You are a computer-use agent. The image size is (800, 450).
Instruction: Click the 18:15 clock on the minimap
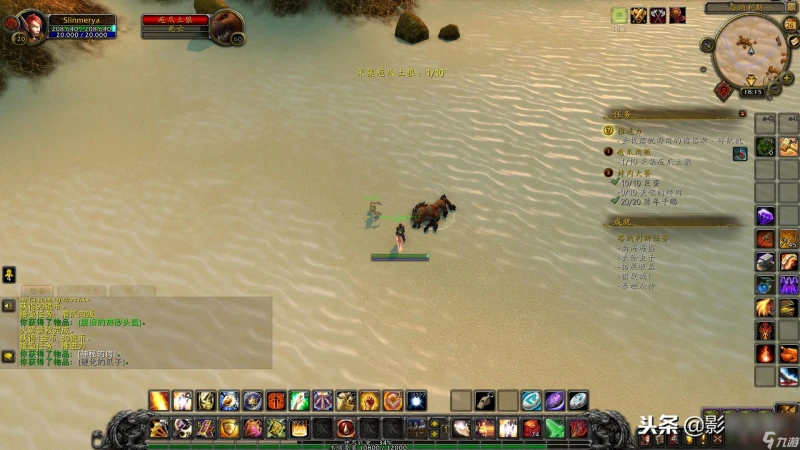[752, 92]
